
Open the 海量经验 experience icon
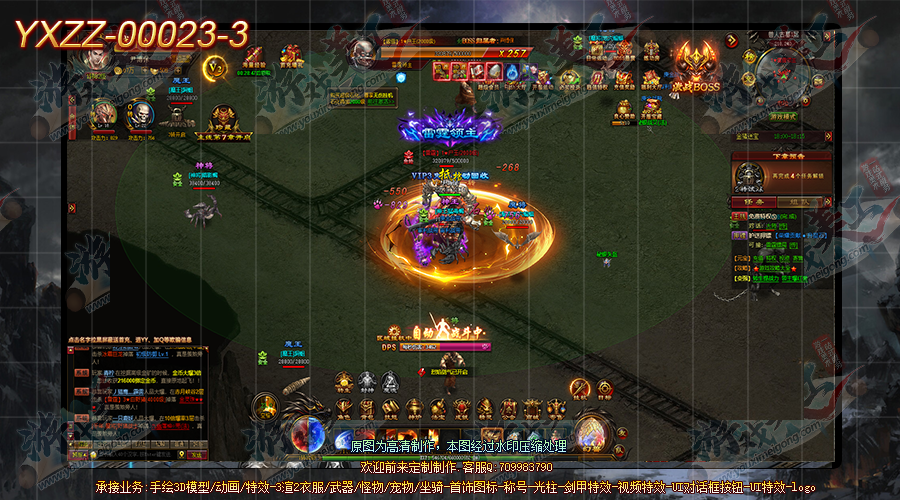pyautogui.click(x=253, y=58)
